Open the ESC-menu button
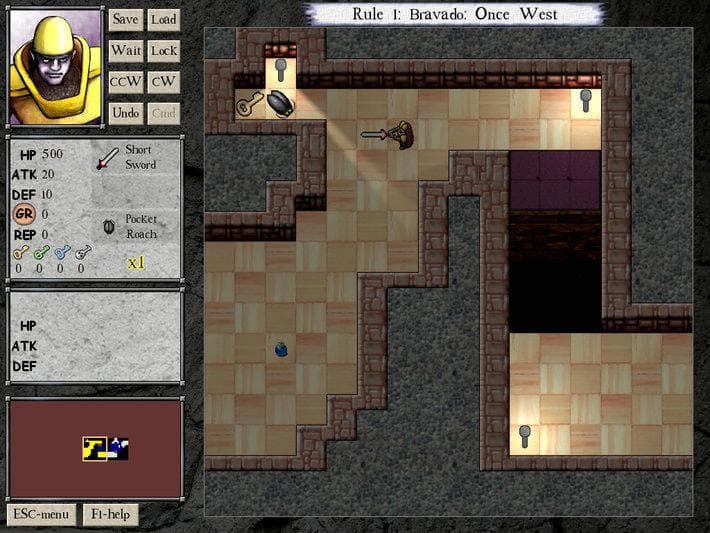Viewport: 710px width, 533px height. click(x=41, y=514)
